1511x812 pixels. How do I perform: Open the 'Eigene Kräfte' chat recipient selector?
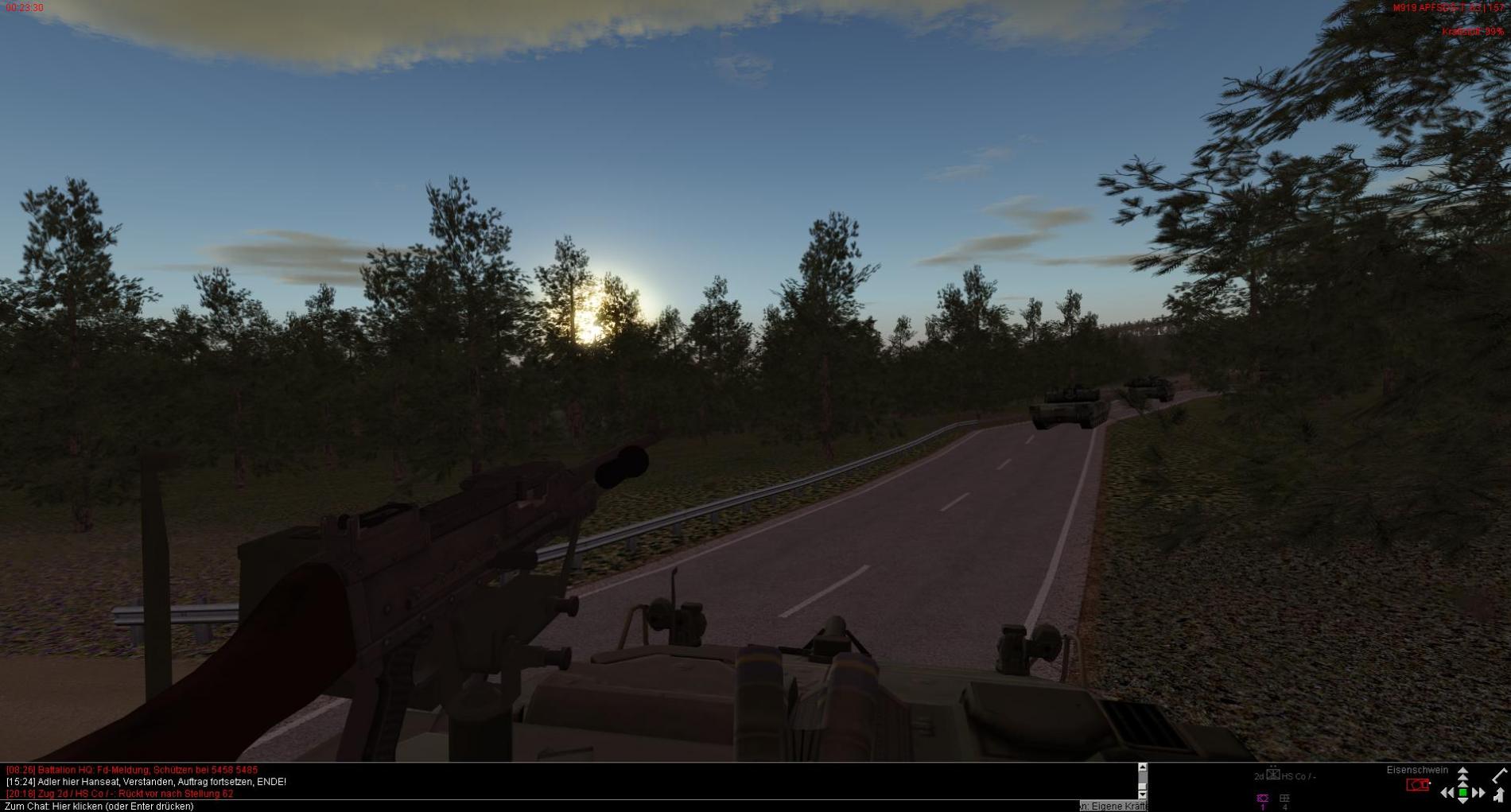[1113, 806]
